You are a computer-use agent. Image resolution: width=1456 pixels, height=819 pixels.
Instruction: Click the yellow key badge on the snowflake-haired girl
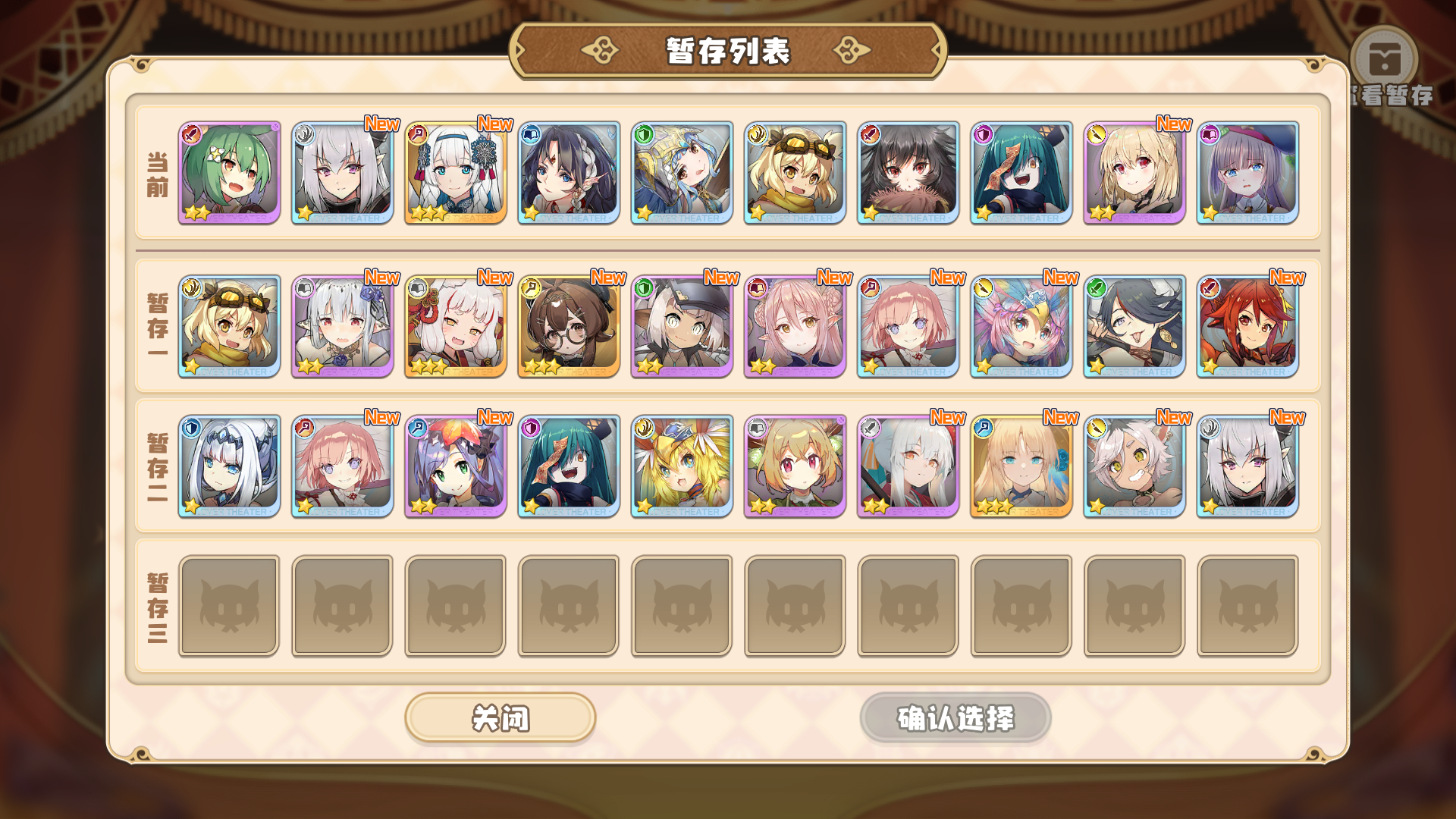417,133
